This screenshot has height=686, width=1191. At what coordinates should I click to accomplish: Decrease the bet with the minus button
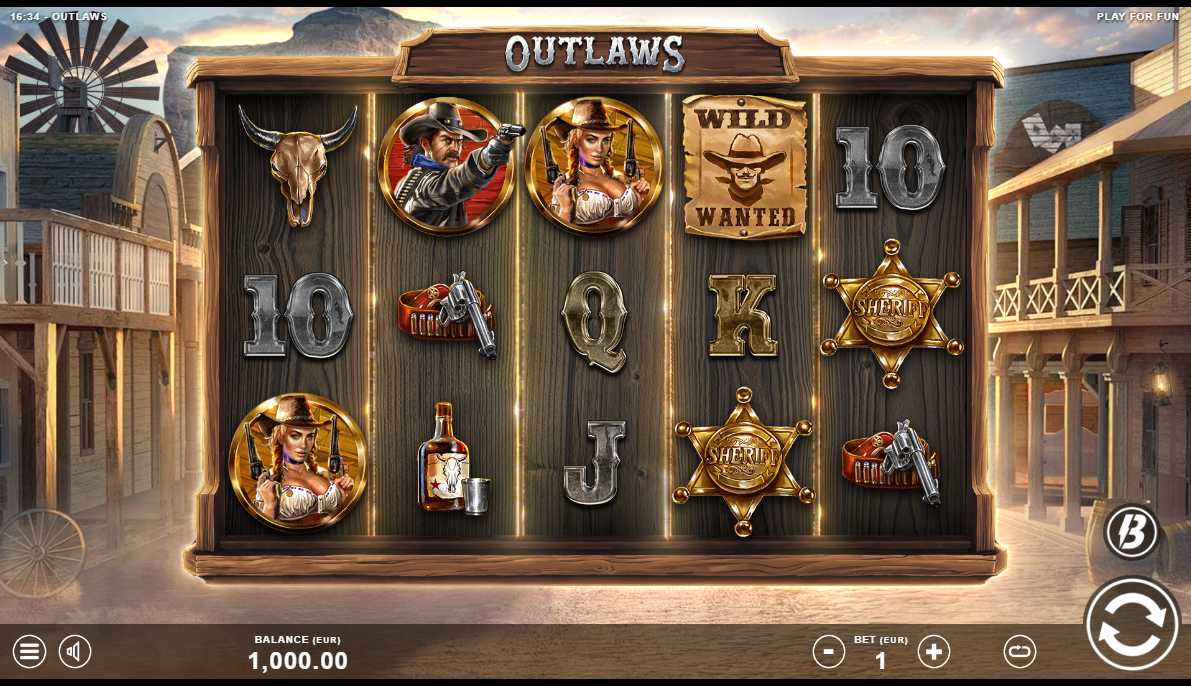click(828, 652)
